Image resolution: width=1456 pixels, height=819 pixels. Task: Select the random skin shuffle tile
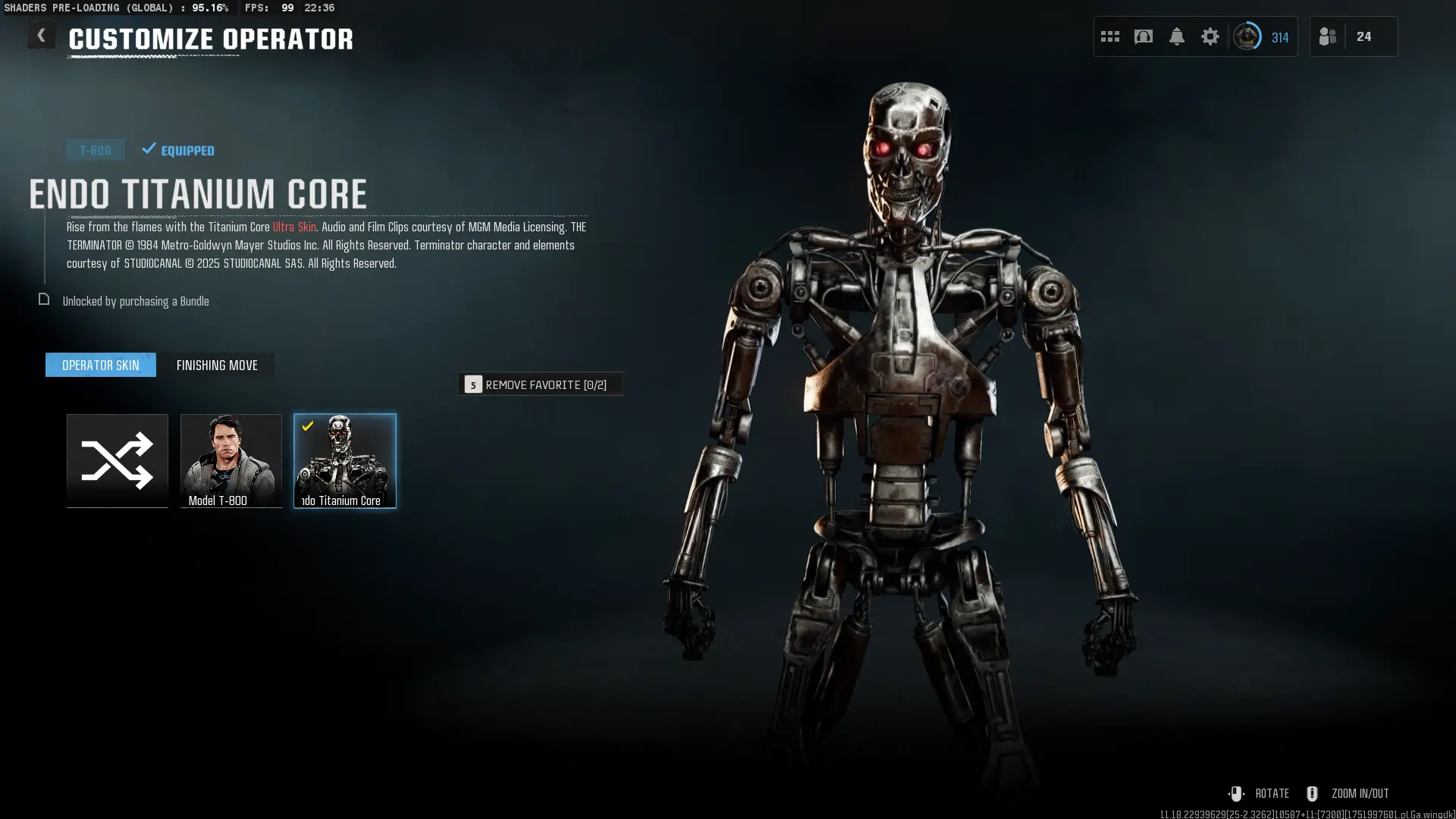coord(117,460)
